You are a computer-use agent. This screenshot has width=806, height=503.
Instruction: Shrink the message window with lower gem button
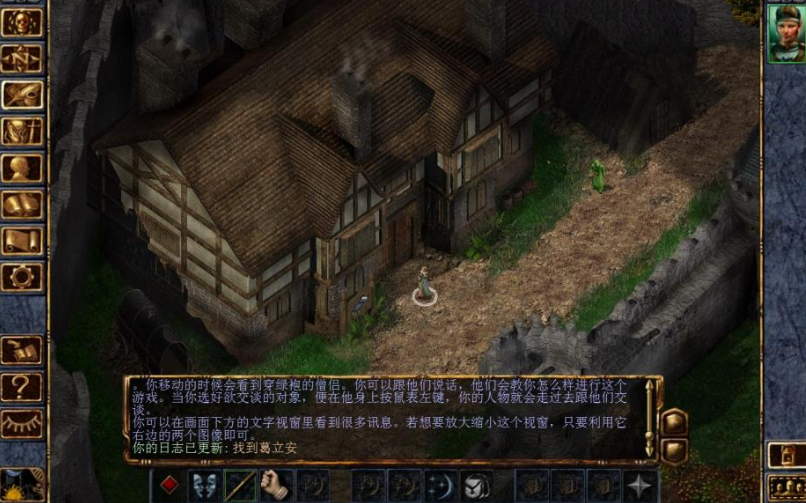click(x=673, y=450)
